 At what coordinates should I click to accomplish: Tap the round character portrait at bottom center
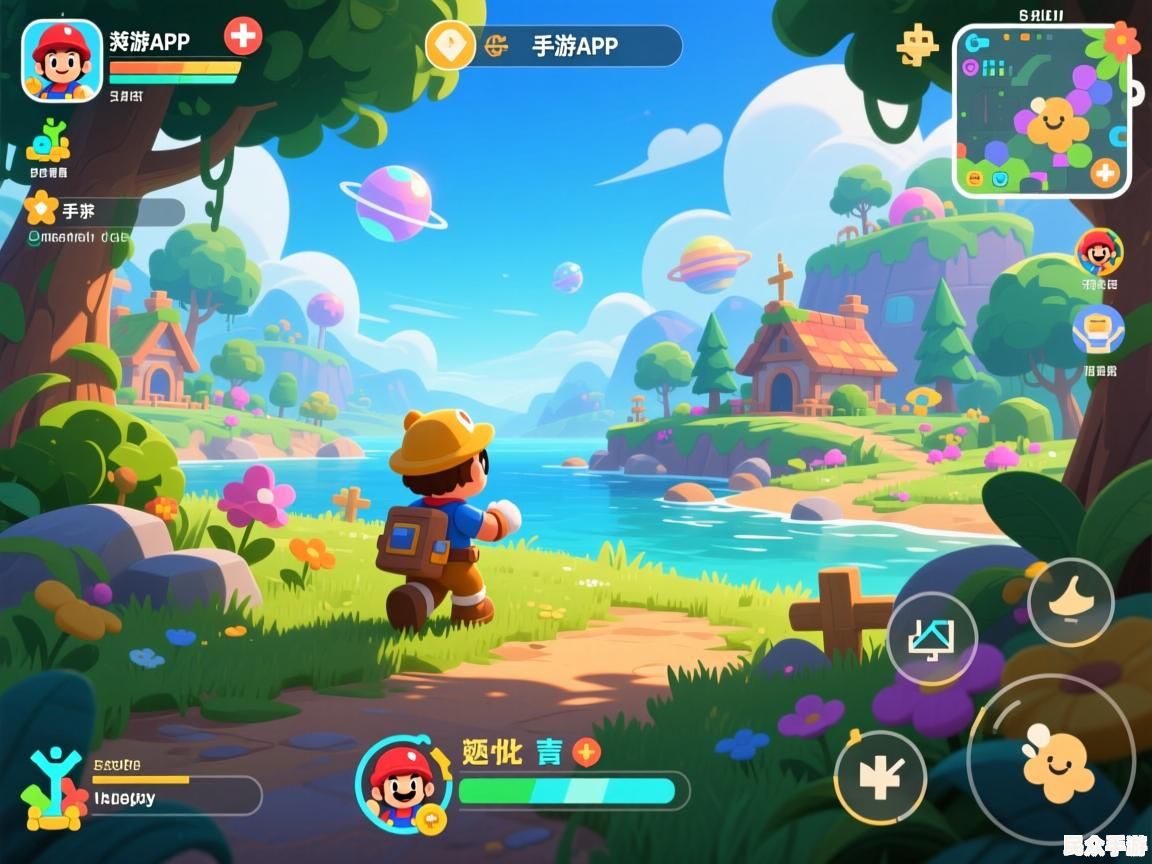point(402,785)
